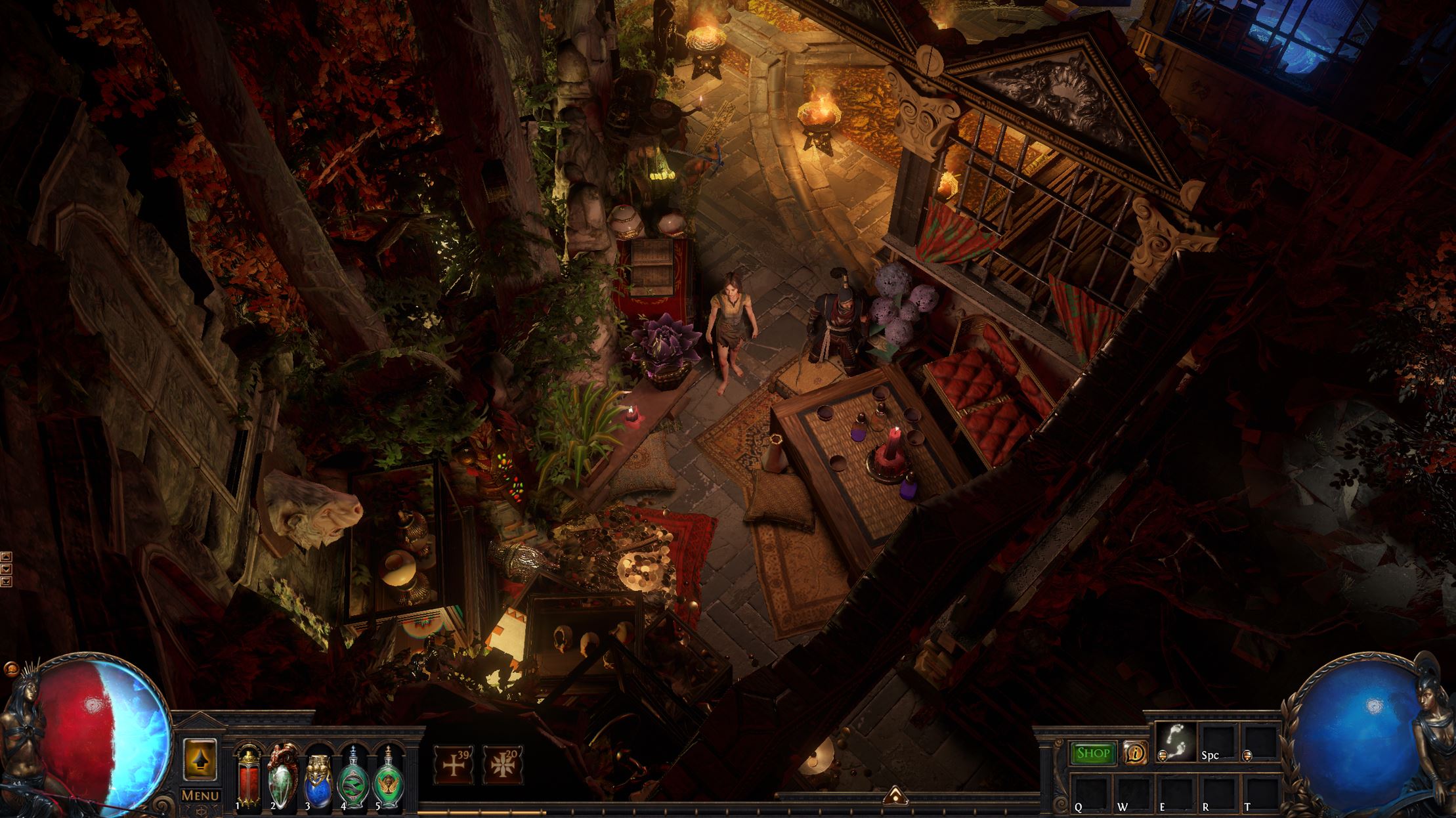This screenshot has height=818, width=1456.
Task: Open the Menu button
Action: (x=200, y=796)
